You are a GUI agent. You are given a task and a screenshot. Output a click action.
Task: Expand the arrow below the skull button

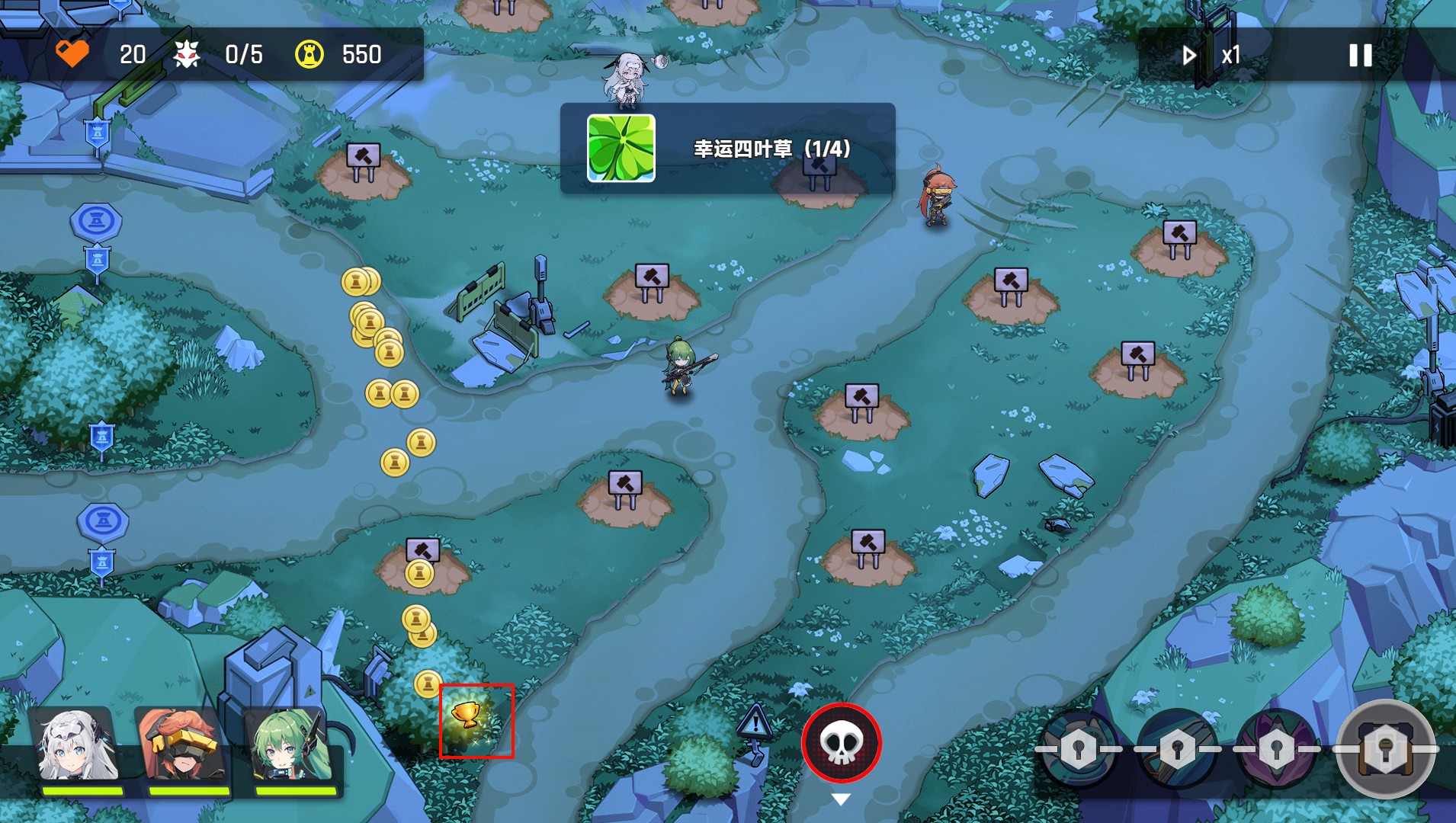point(842,798)
